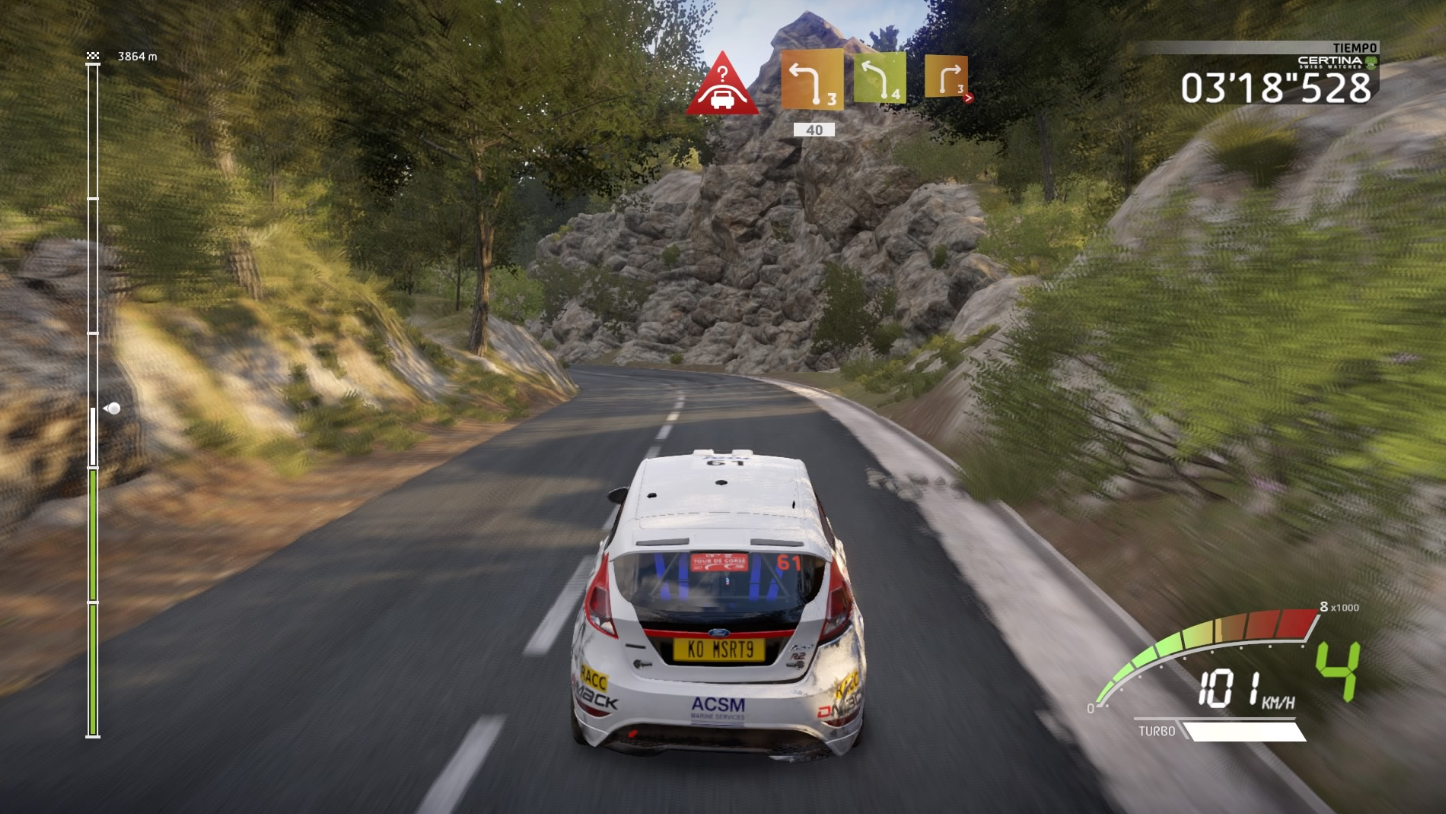Screen dimensions: 1446x814
Task: Click the red hazard warning triangle pacenote
Action: click(723, 90)
